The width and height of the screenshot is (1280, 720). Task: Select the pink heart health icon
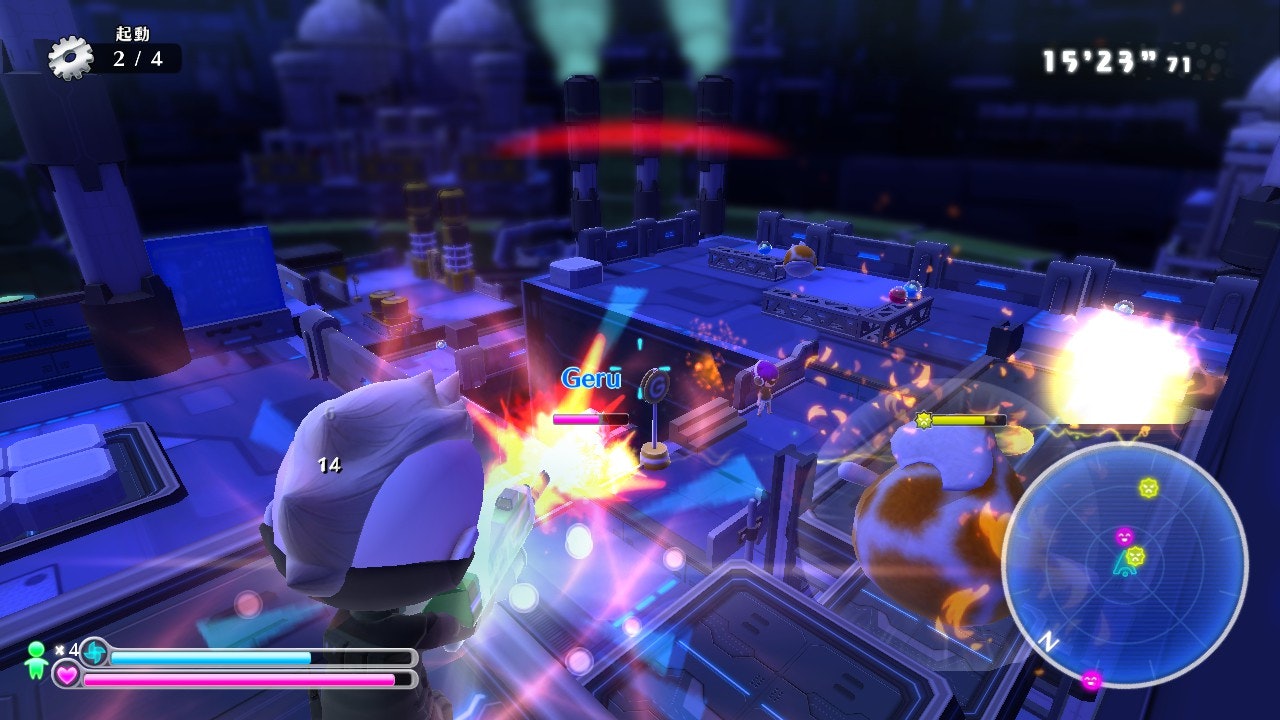tap(67, 677)
